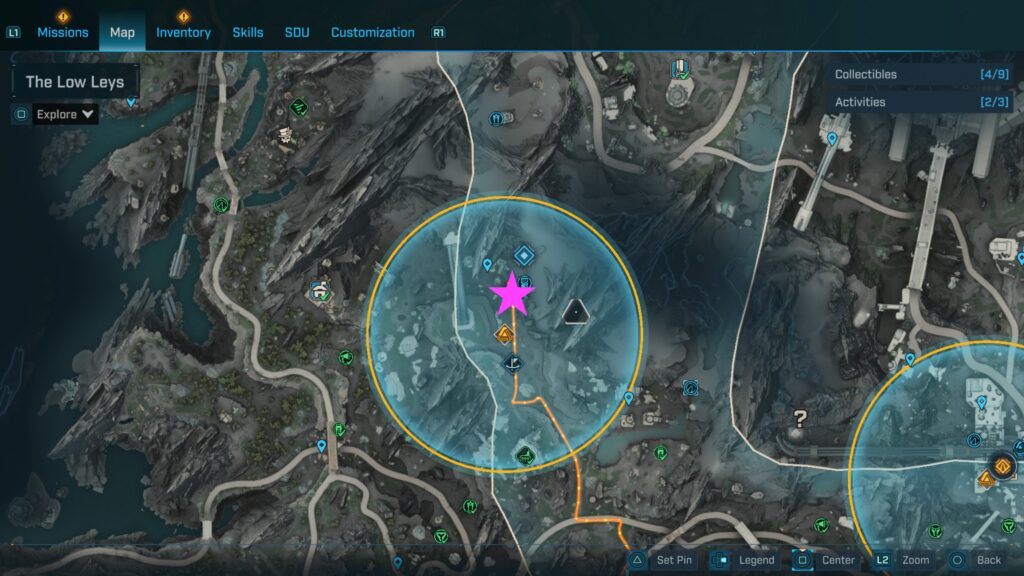This screenshot has width=1024, height=576.
Task: Open the SDU tab
Action: click(297, 32)
